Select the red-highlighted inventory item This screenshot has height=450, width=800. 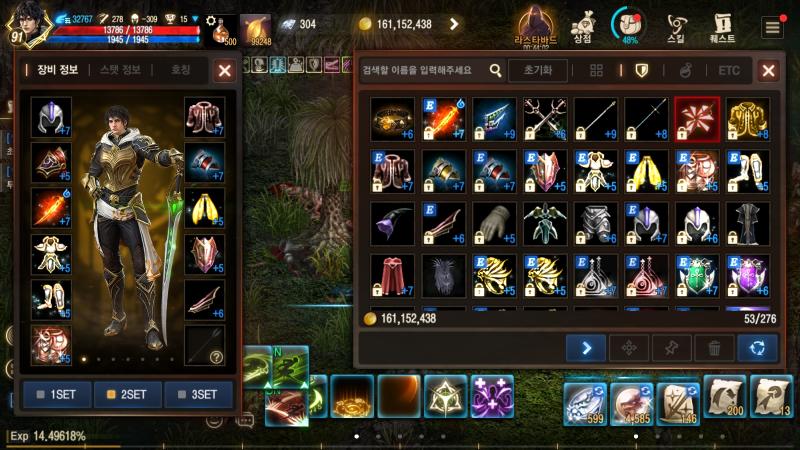click(696, 117)
